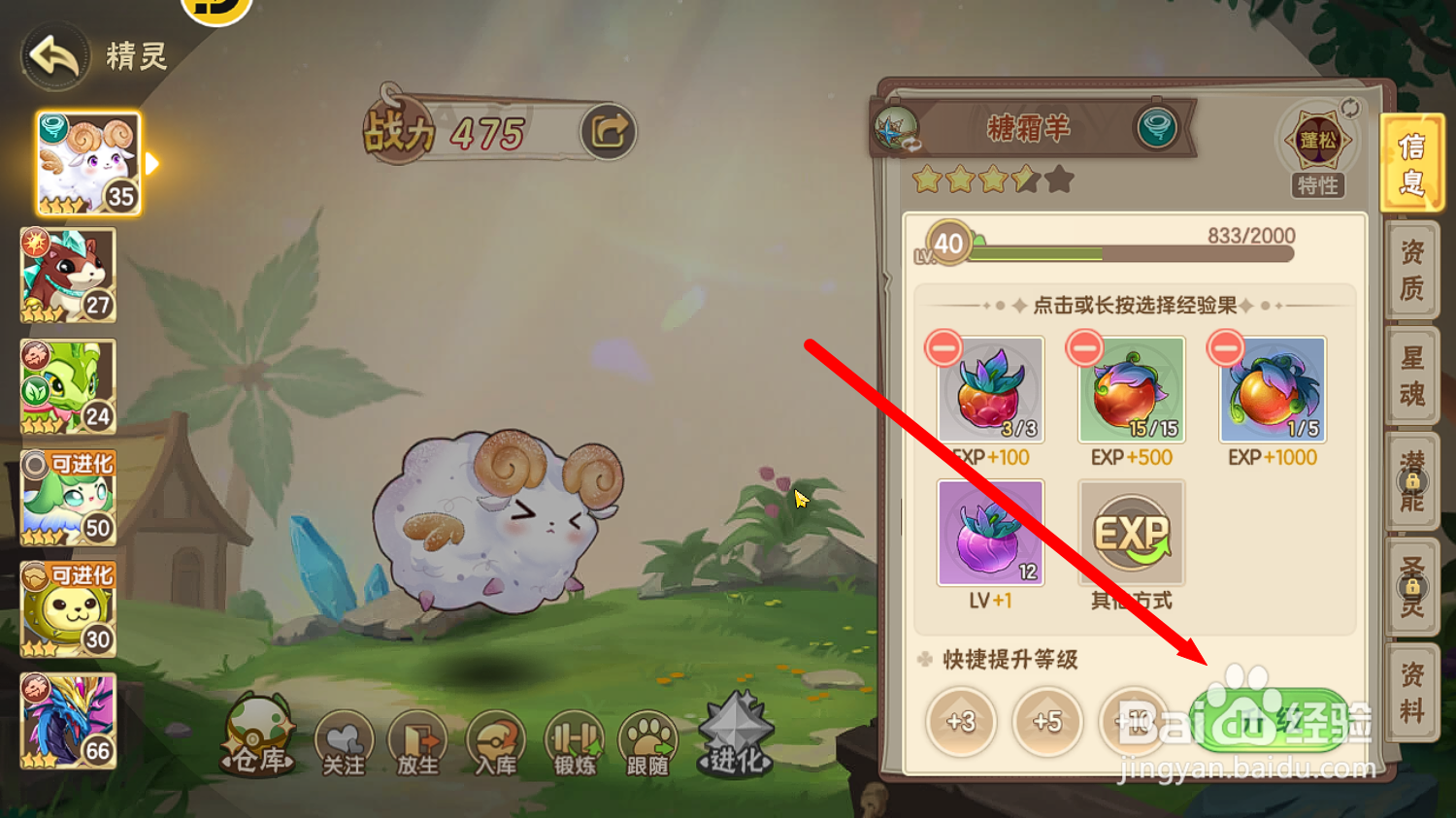Screen dimensions: 1456x818
Task: Click the share icon beside 战力 475
Action: 608,131
